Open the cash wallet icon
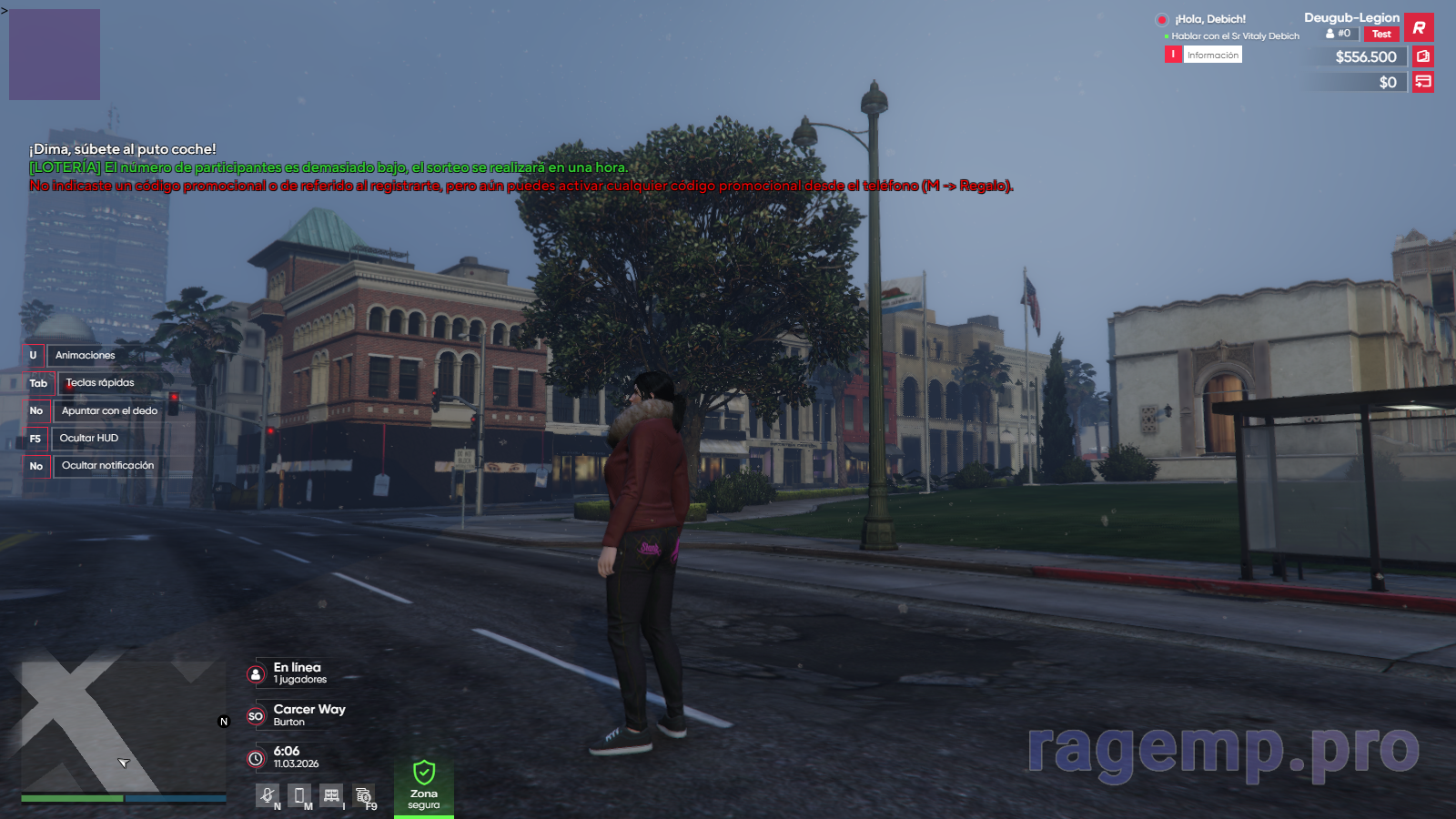Image resolution: width=1456 pixels, height=819 pixels. [x=1423, y=56]
